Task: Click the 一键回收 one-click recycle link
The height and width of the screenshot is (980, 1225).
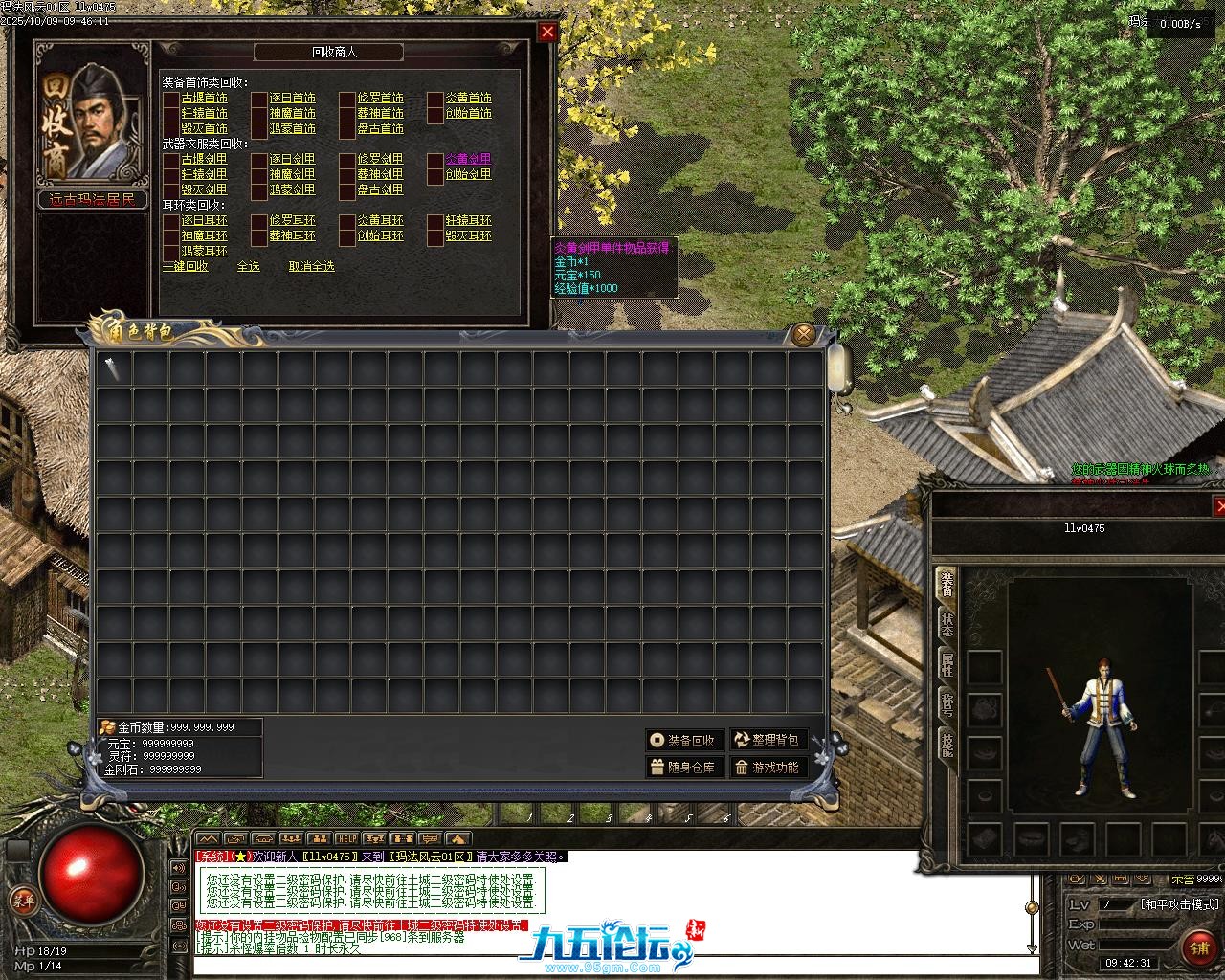Action: [185, 266]
